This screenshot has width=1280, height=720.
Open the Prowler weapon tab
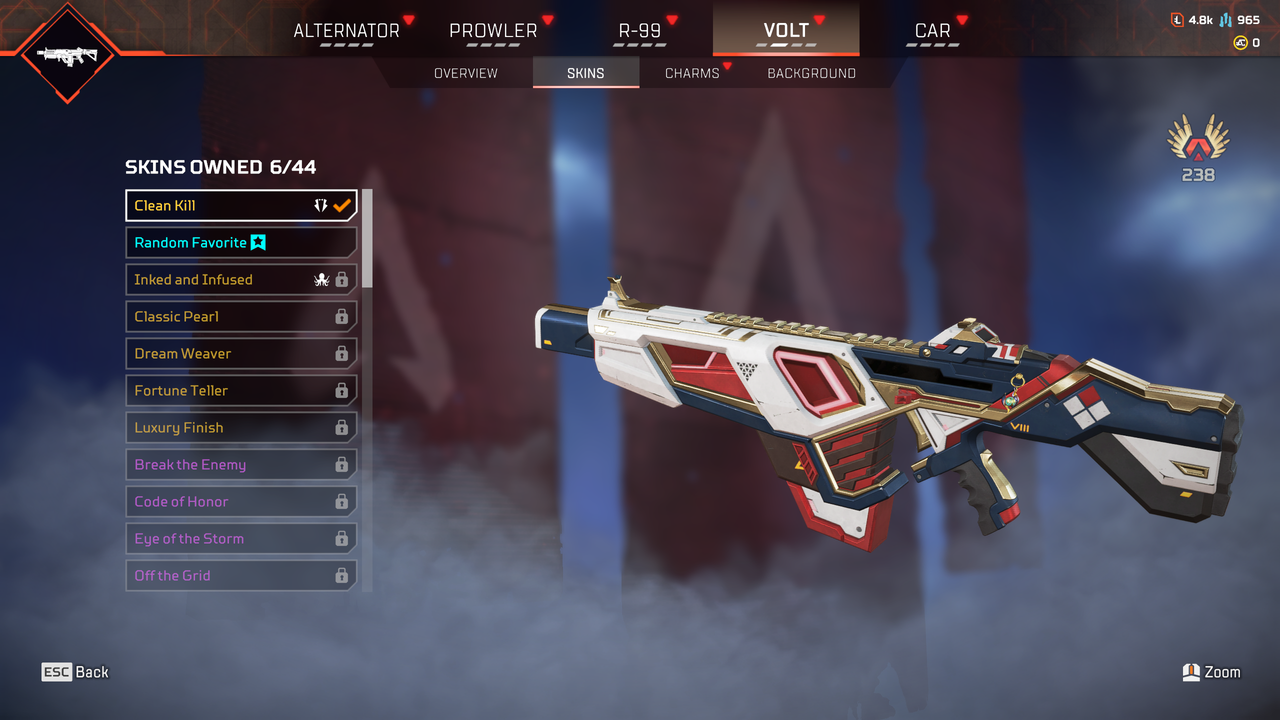click(x=493, y=30)
